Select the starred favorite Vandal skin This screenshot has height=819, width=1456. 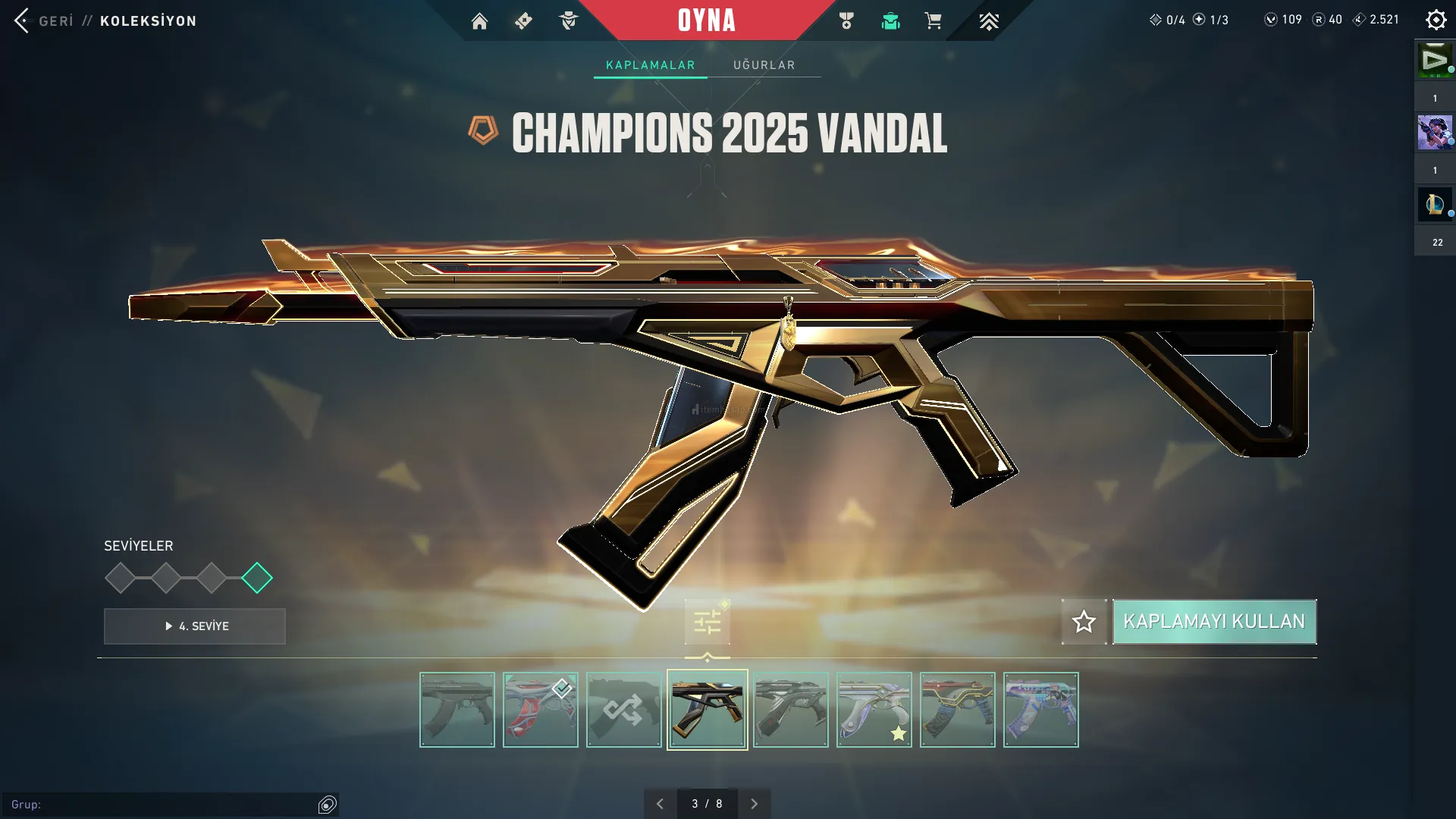coord(874,710)
